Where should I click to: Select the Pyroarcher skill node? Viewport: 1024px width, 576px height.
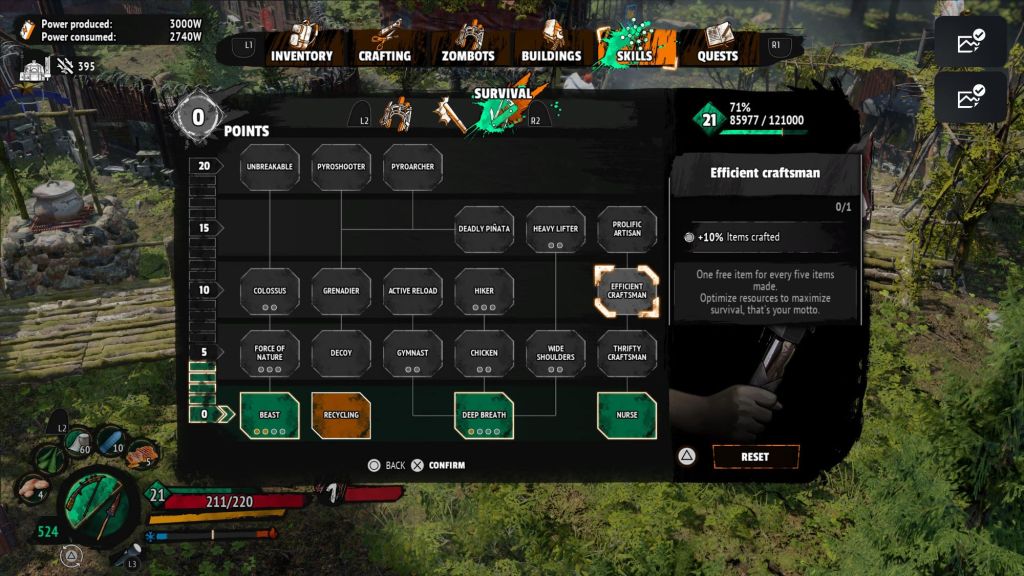pos(413,168)
